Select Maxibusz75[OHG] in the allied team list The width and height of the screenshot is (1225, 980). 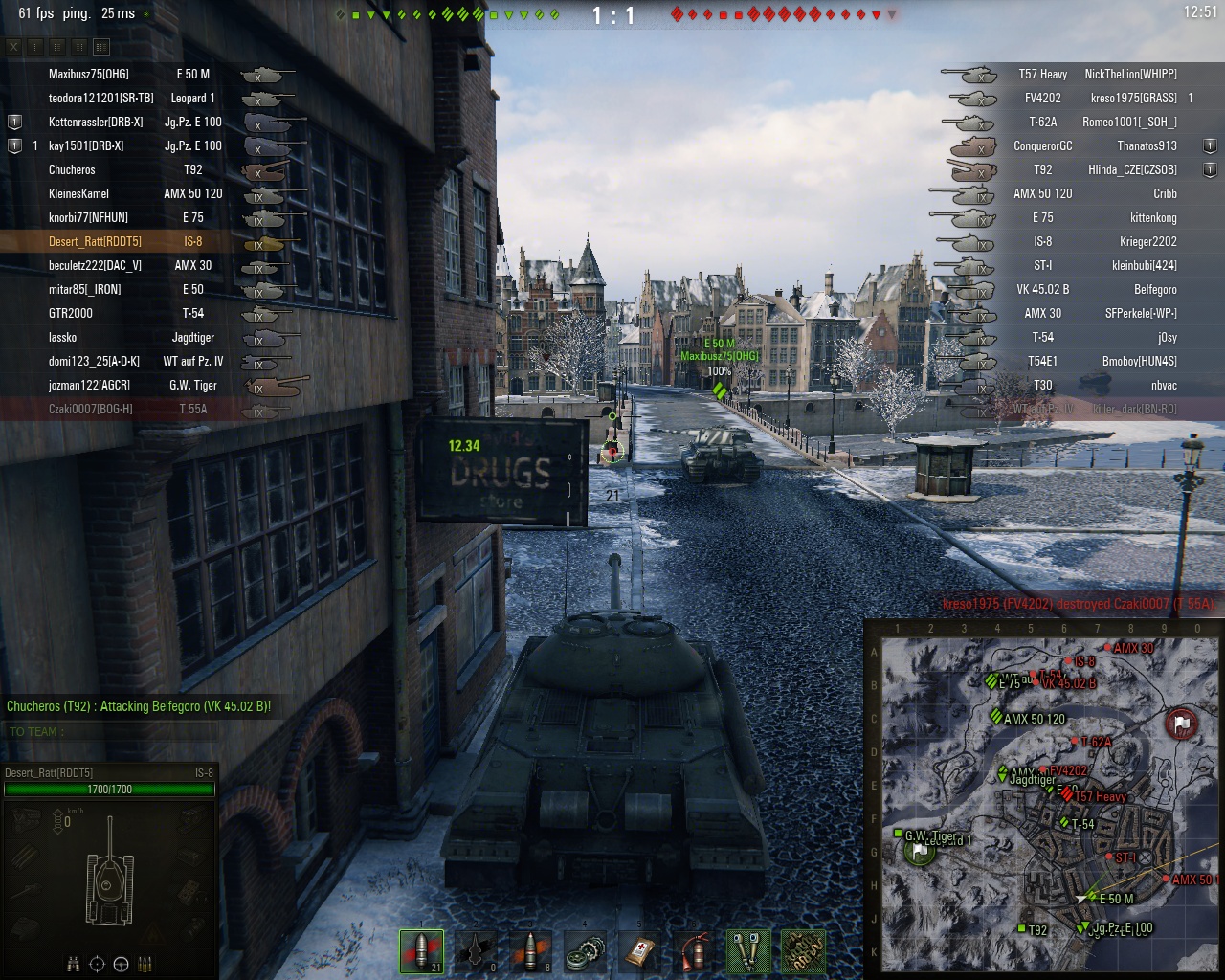[89, 74]
